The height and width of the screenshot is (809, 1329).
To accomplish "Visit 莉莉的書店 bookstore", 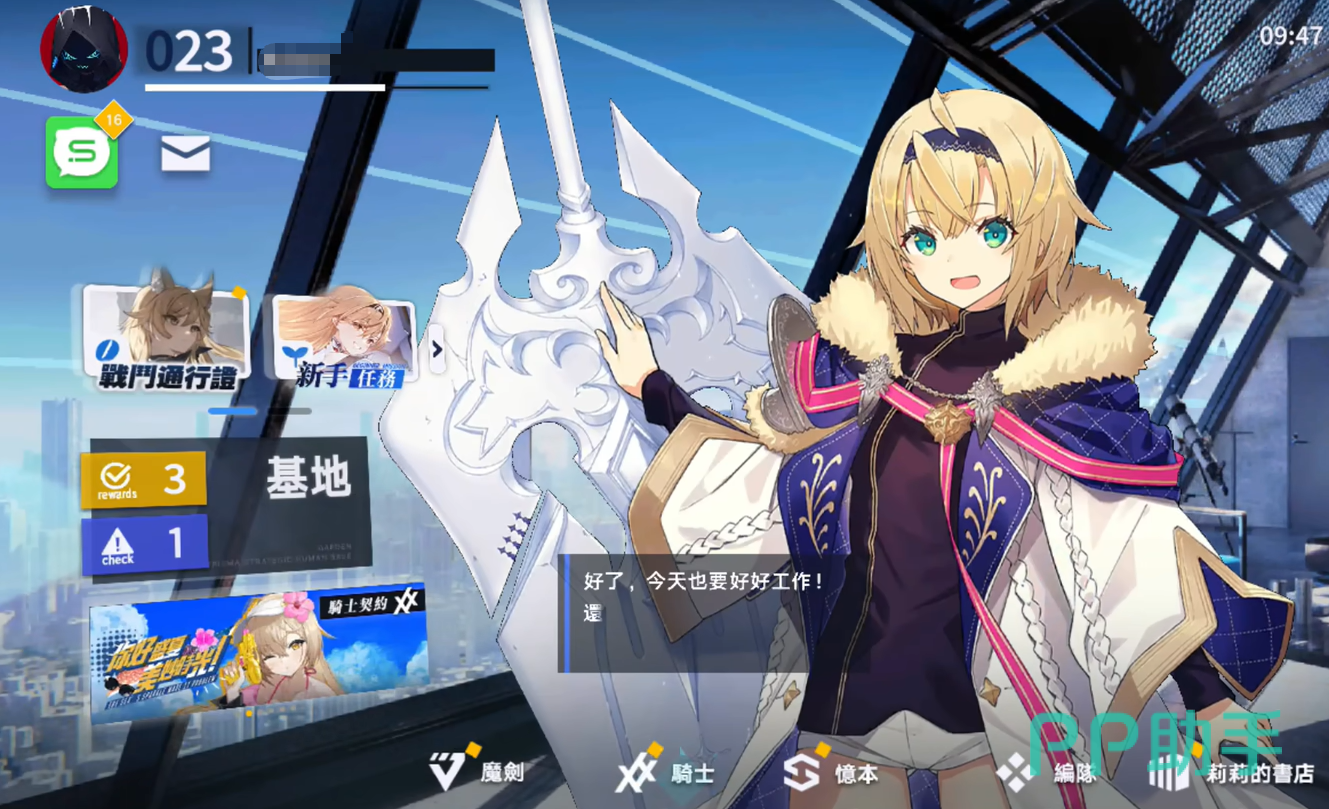I will point(1235,772).
